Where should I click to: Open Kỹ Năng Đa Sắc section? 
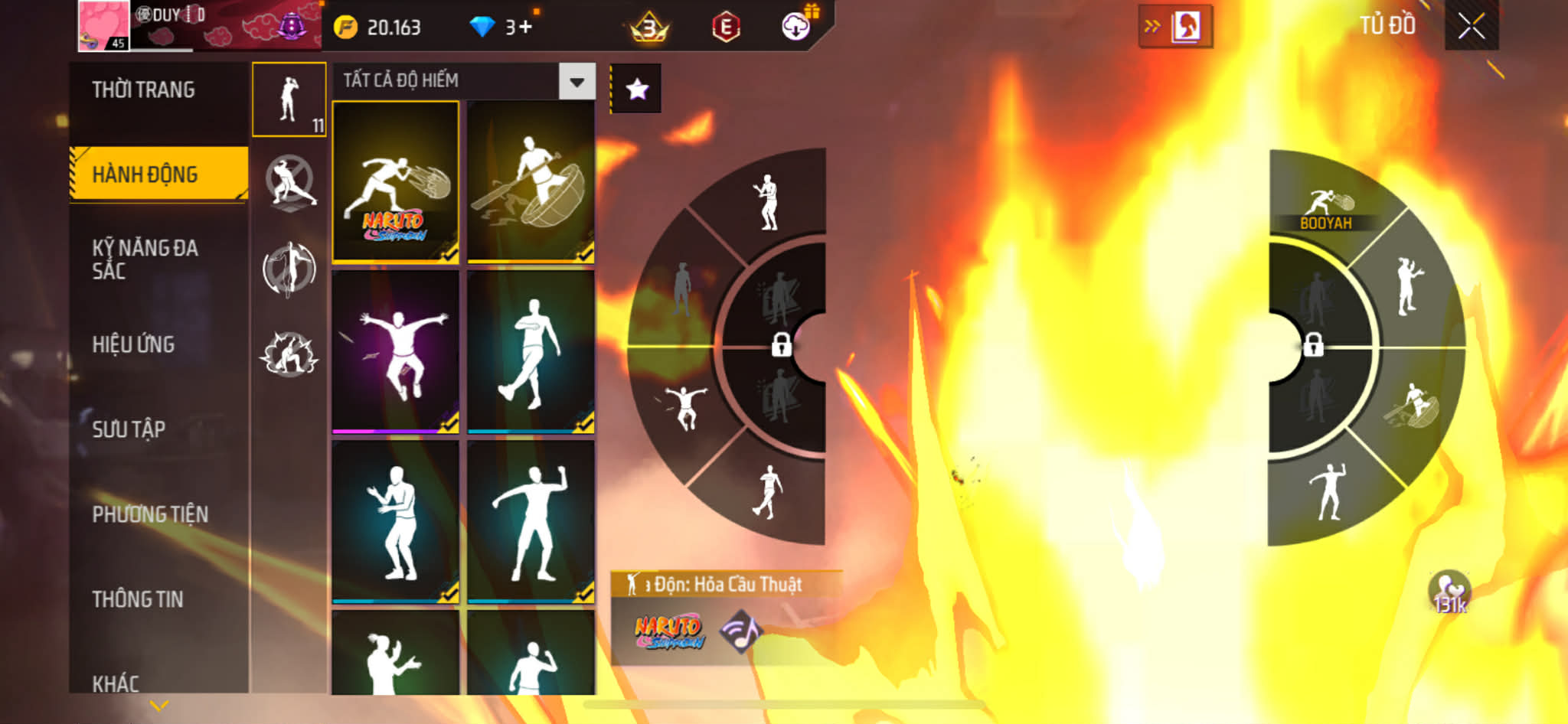pos(145,259)
